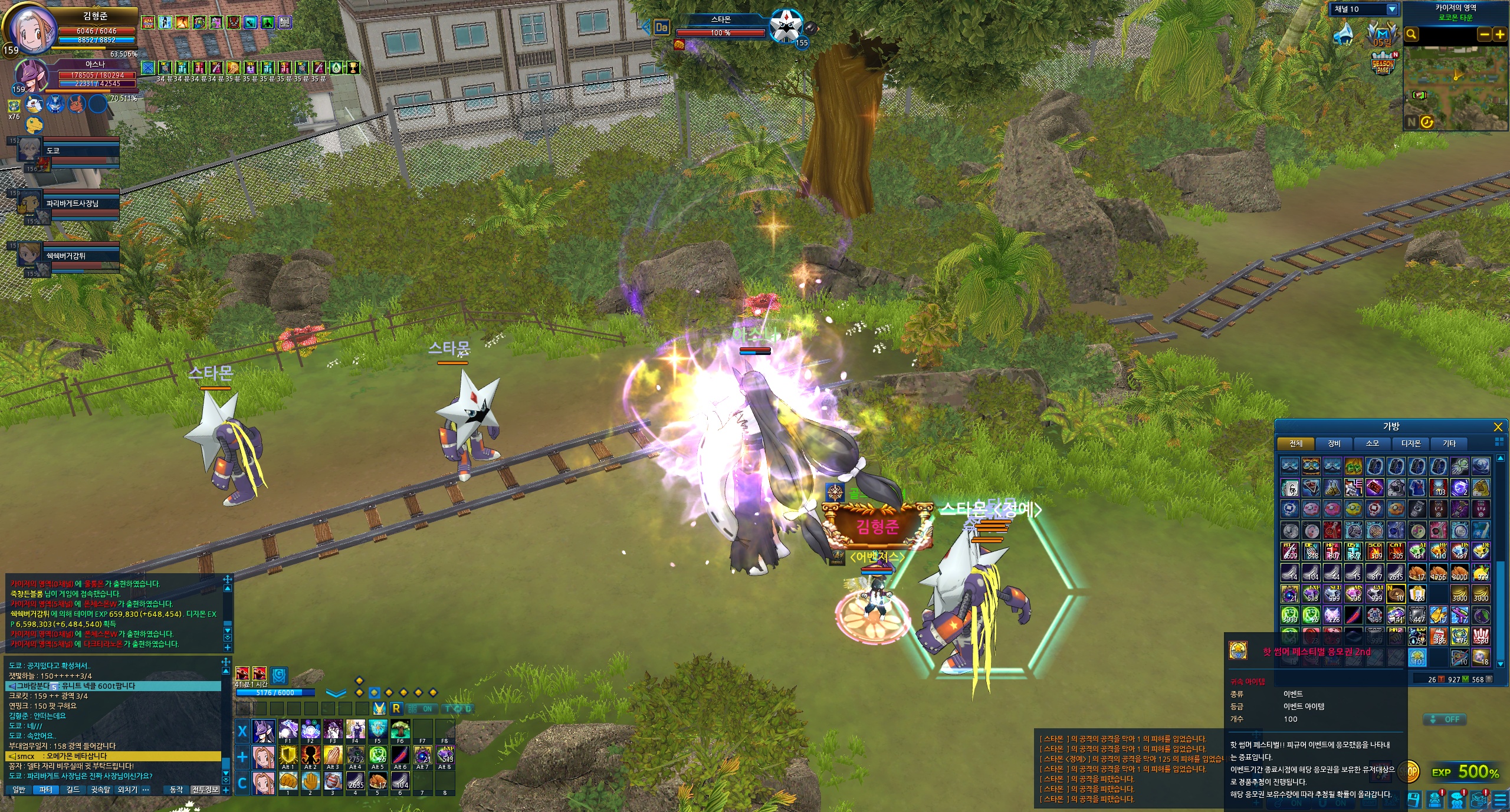Viewport: 1510px width, 812px height.
Task: Open the gold SHOP coin button
Action: click(x=1412, y=772)
